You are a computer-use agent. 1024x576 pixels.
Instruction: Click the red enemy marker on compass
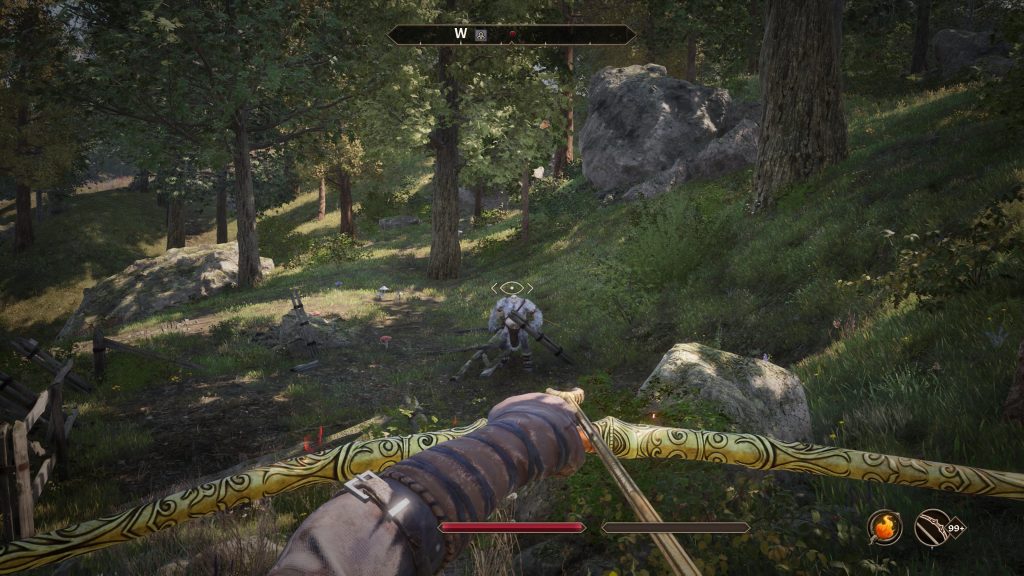[512, 34]
